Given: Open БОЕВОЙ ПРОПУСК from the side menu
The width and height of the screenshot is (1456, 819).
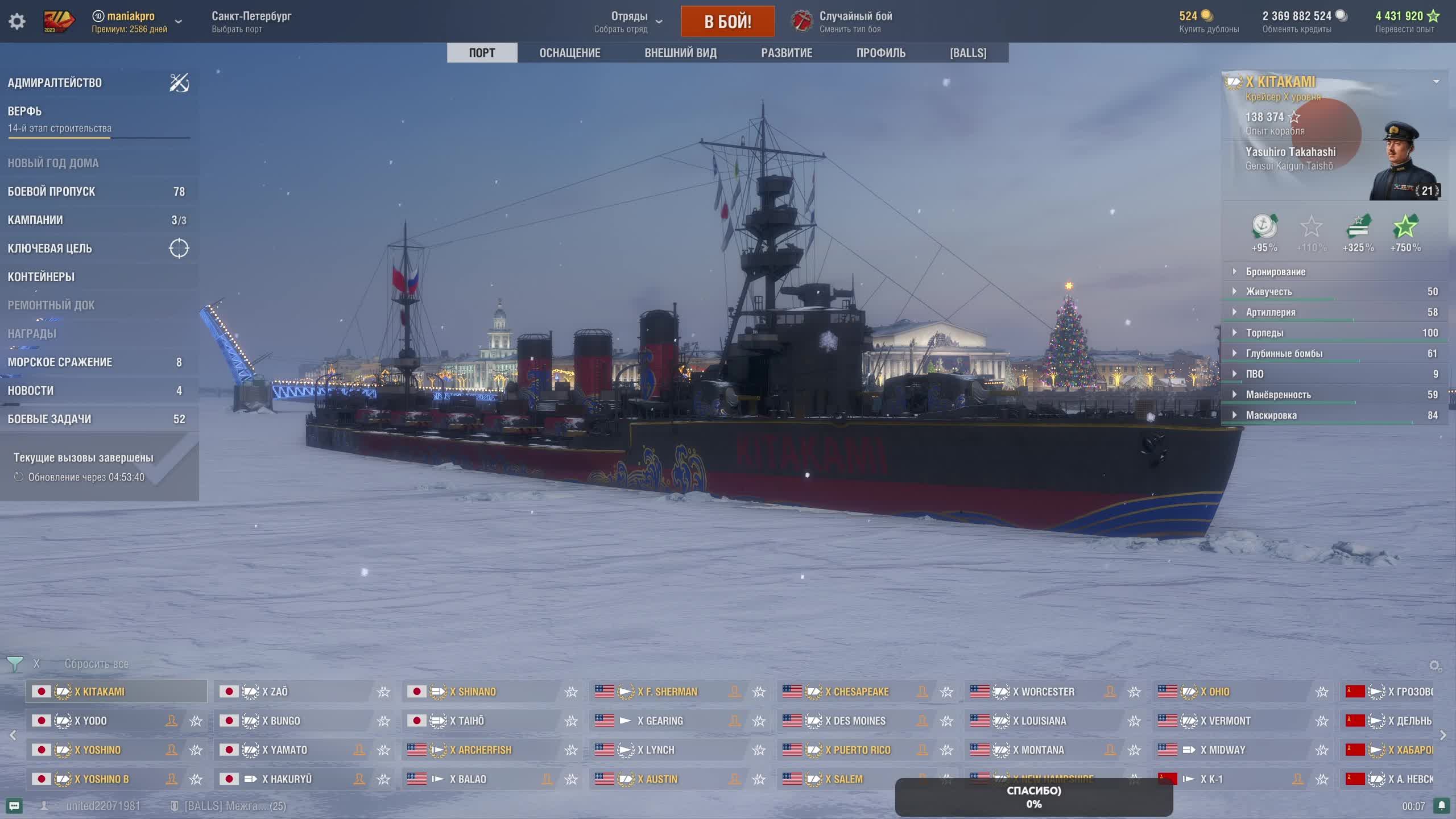Looking at the screenshot, I should click(51, 192).
